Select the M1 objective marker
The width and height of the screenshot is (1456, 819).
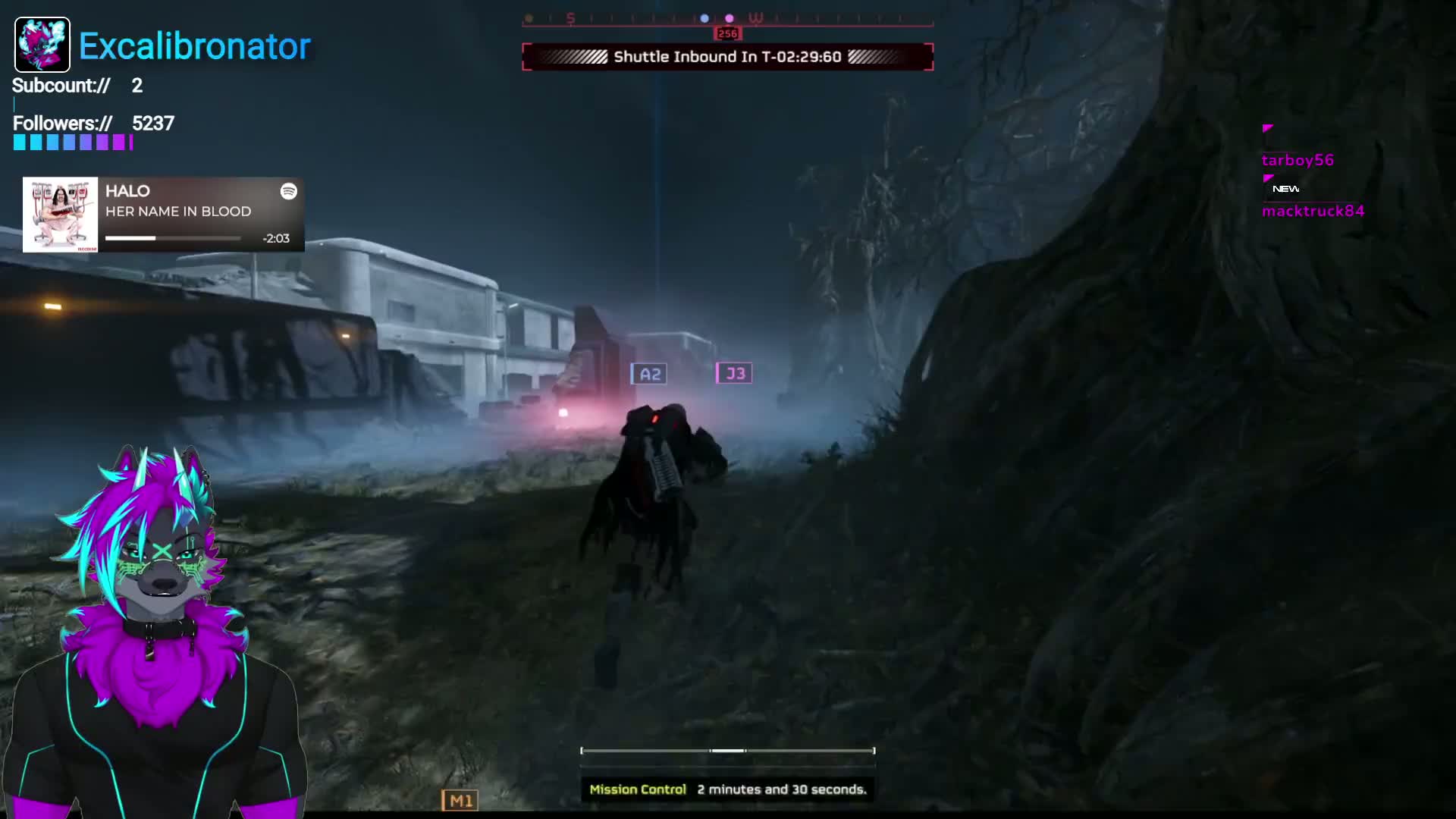tap(460, 799)
